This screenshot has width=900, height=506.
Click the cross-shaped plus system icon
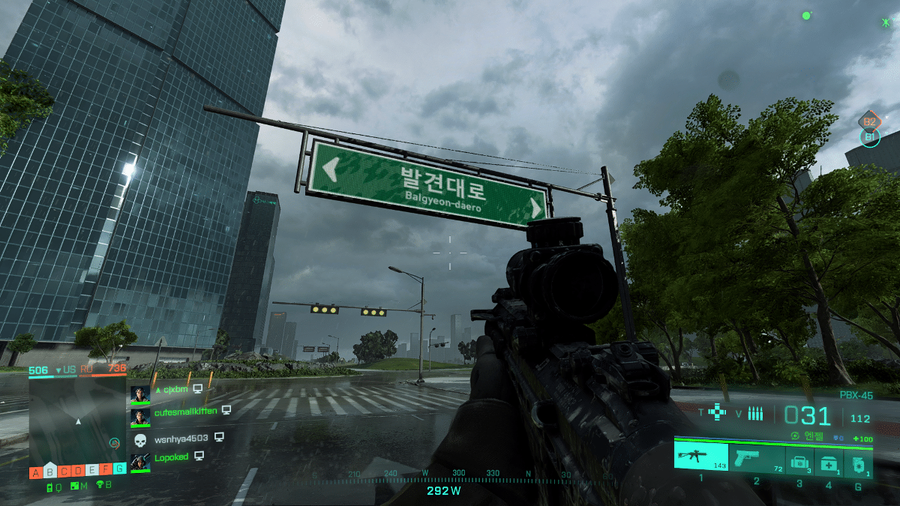click(x=717, y=411)
